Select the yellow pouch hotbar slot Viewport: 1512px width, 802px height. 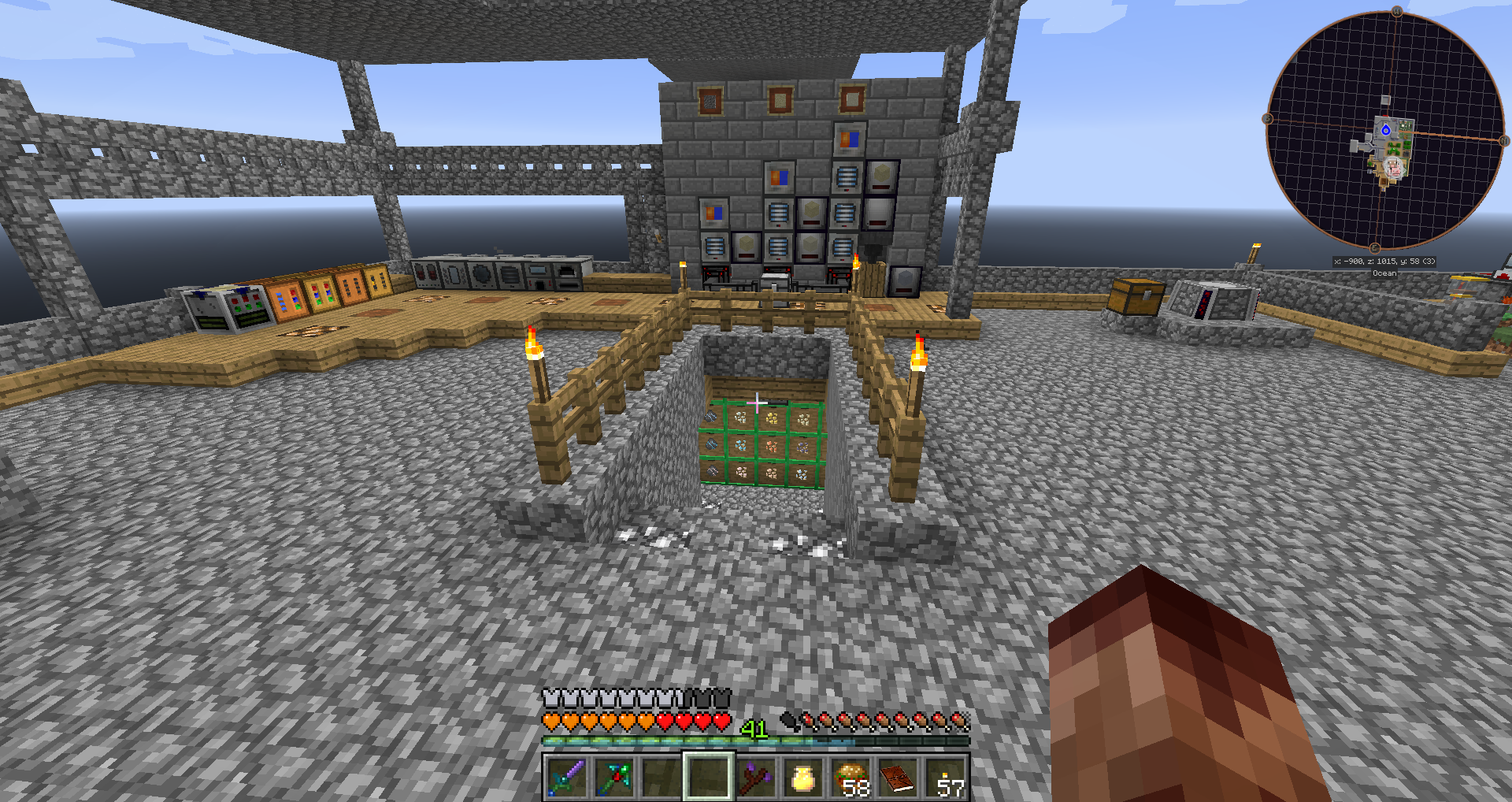point(802,777)
